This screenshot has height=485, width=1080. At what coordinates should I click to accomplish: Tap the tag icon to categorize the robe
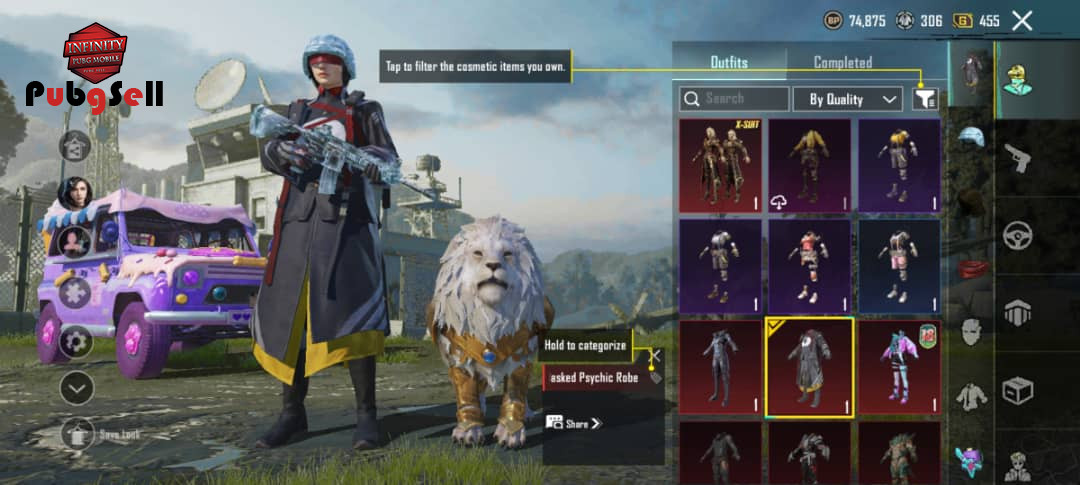(655, 378)
